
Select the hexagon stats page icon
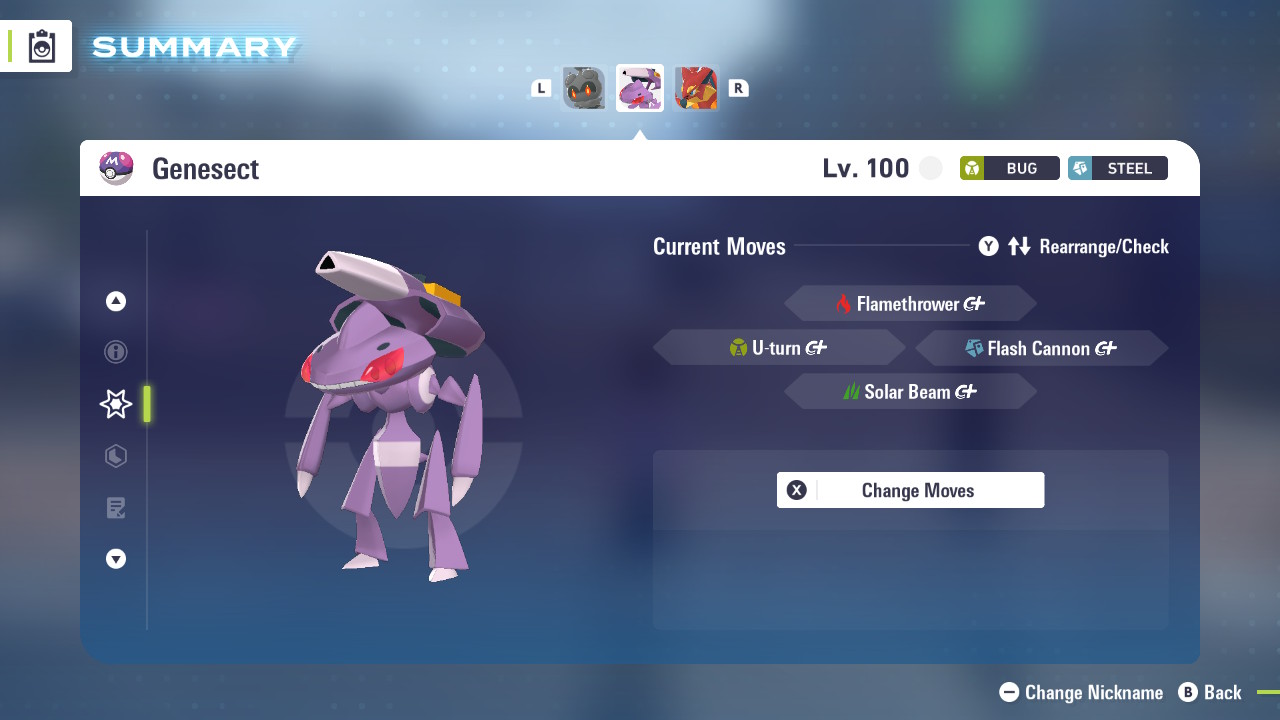(x=115, y=456)
